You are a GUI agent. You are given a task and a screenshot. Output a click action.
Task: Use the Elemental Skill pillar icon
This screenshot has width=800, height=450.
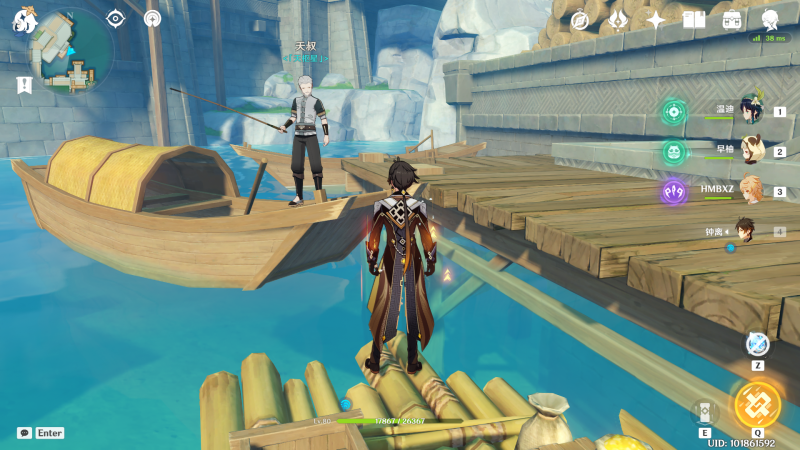705,412
